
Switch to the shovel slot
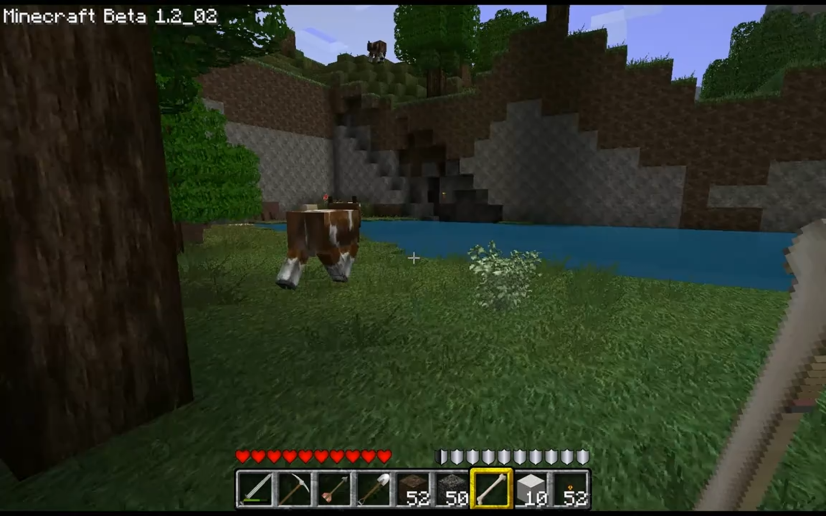pyautogui.click(x=373, y=490)
